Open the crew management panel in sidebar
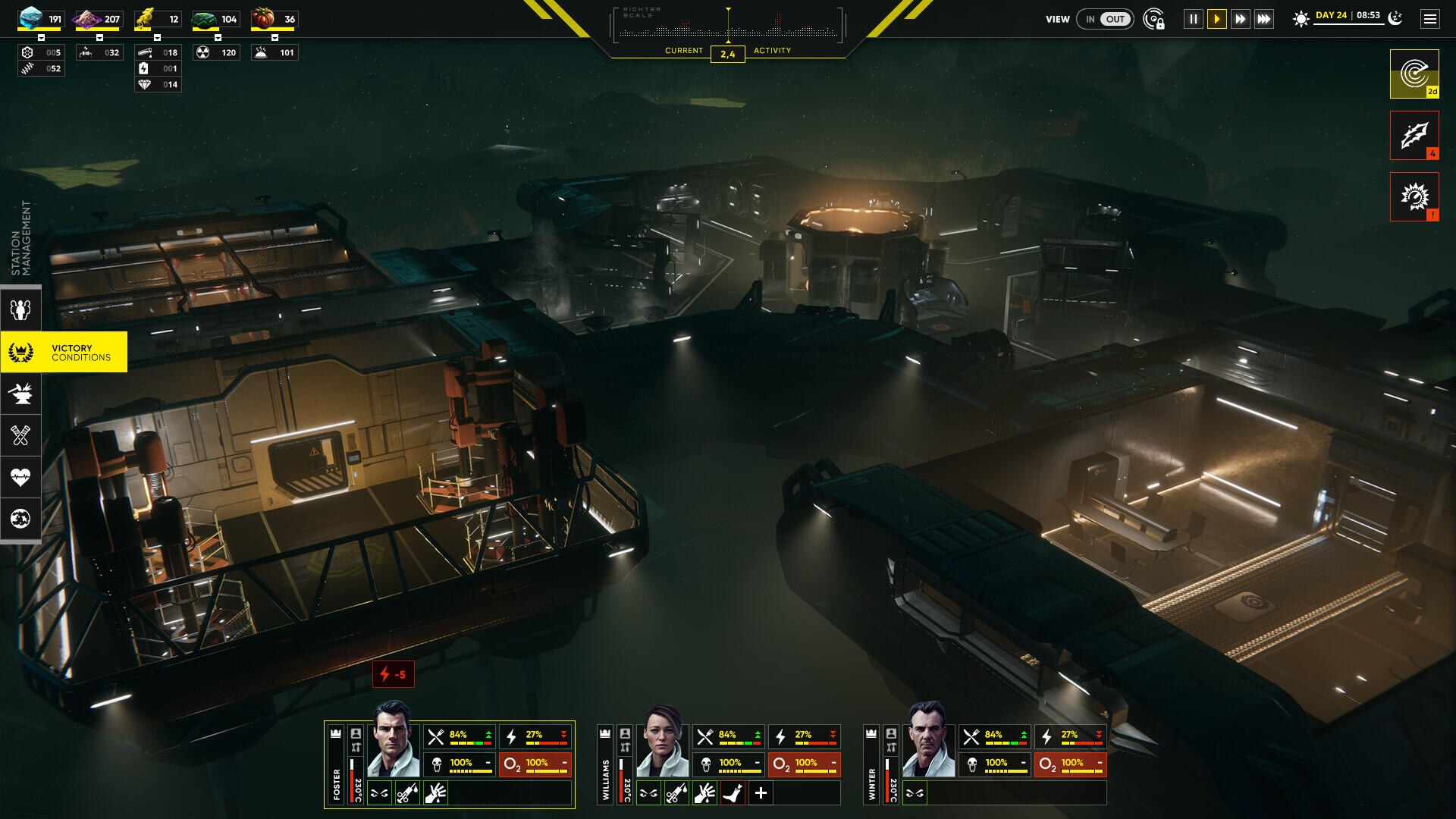Viewport: 1456px width, 819px height. click(20, 309)
